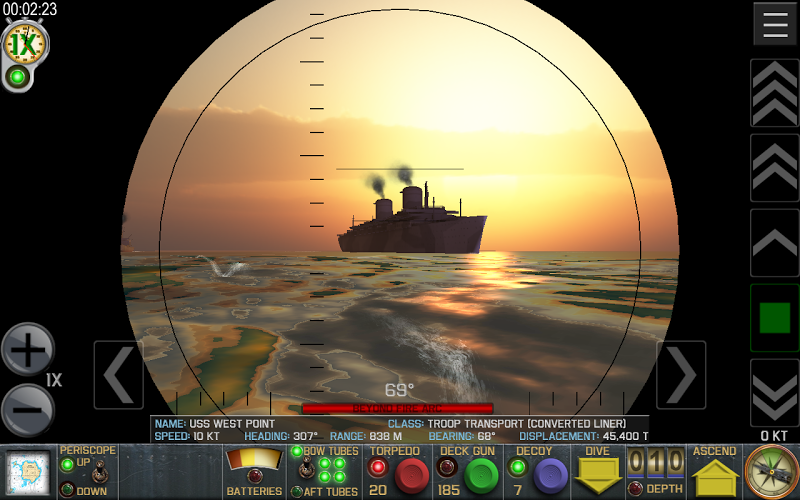This screenshot has width=800, height=500.
Task: Click the green square engine stop button
Action: [775, 317]
